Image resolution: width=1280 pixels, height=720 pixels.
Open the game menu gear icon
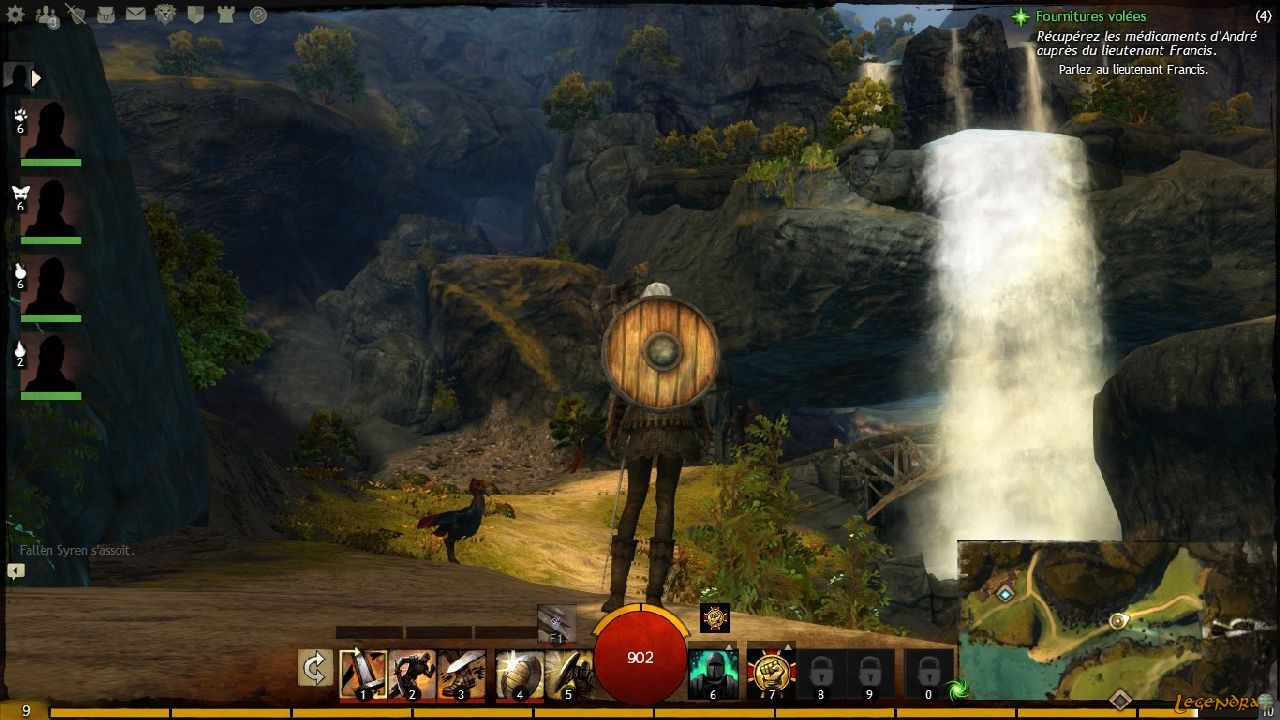click(x=16, y=14)
